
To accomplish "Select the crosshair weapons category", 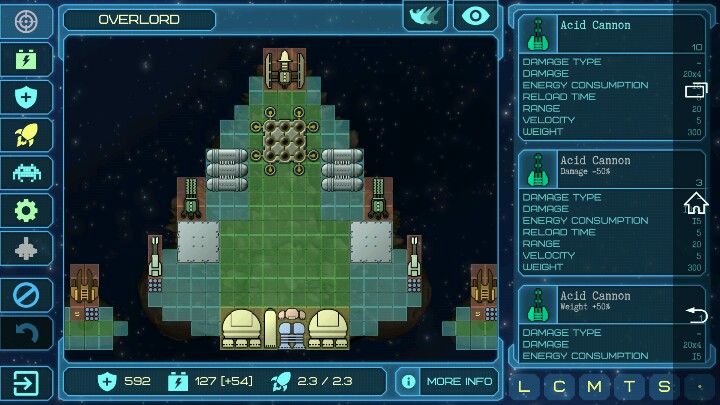I will coord(26,21).
